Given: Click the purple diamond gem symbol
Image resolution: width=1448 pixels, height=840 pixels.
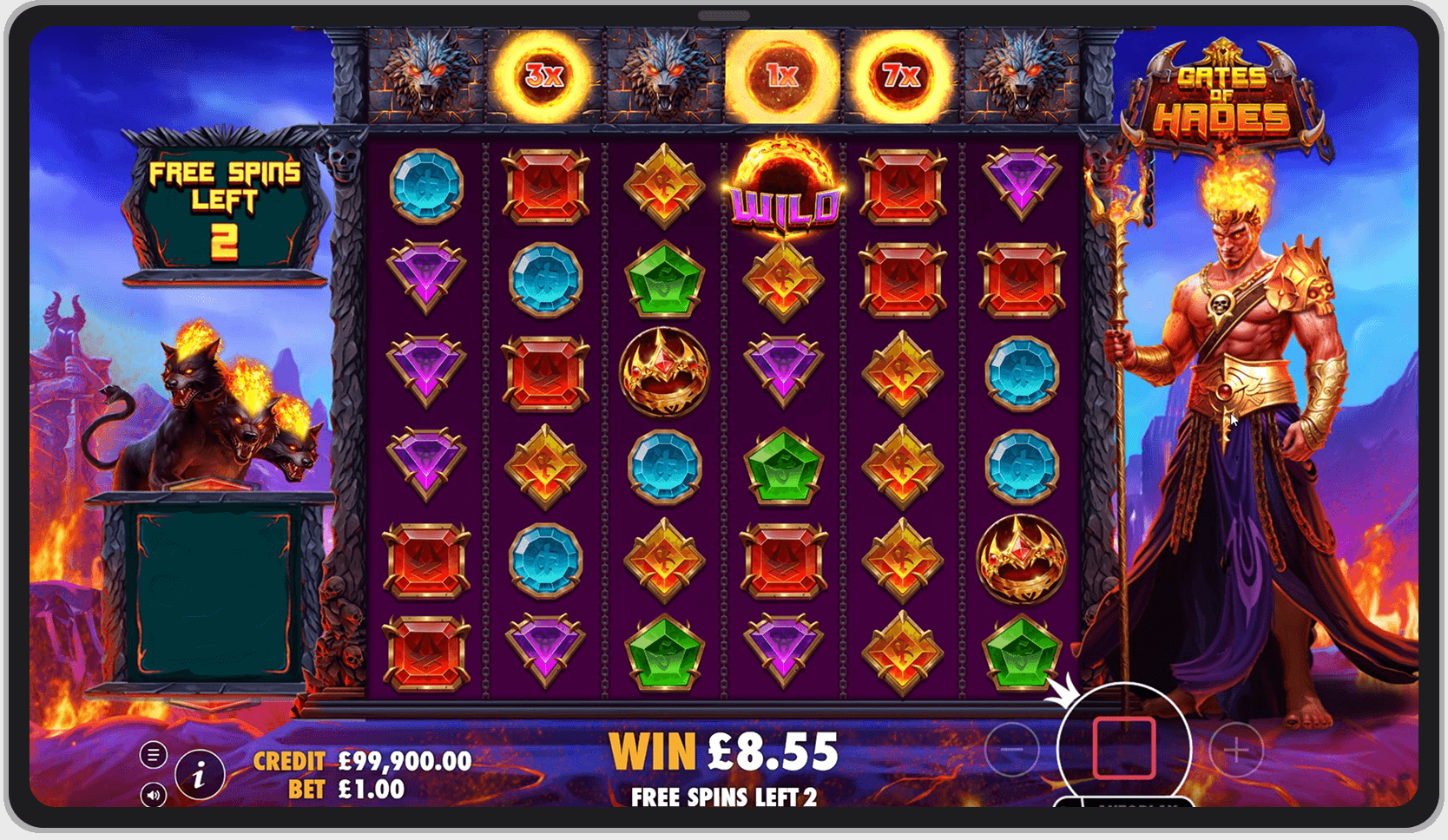Looking at the screenshot, I should (x=425, y=276).
